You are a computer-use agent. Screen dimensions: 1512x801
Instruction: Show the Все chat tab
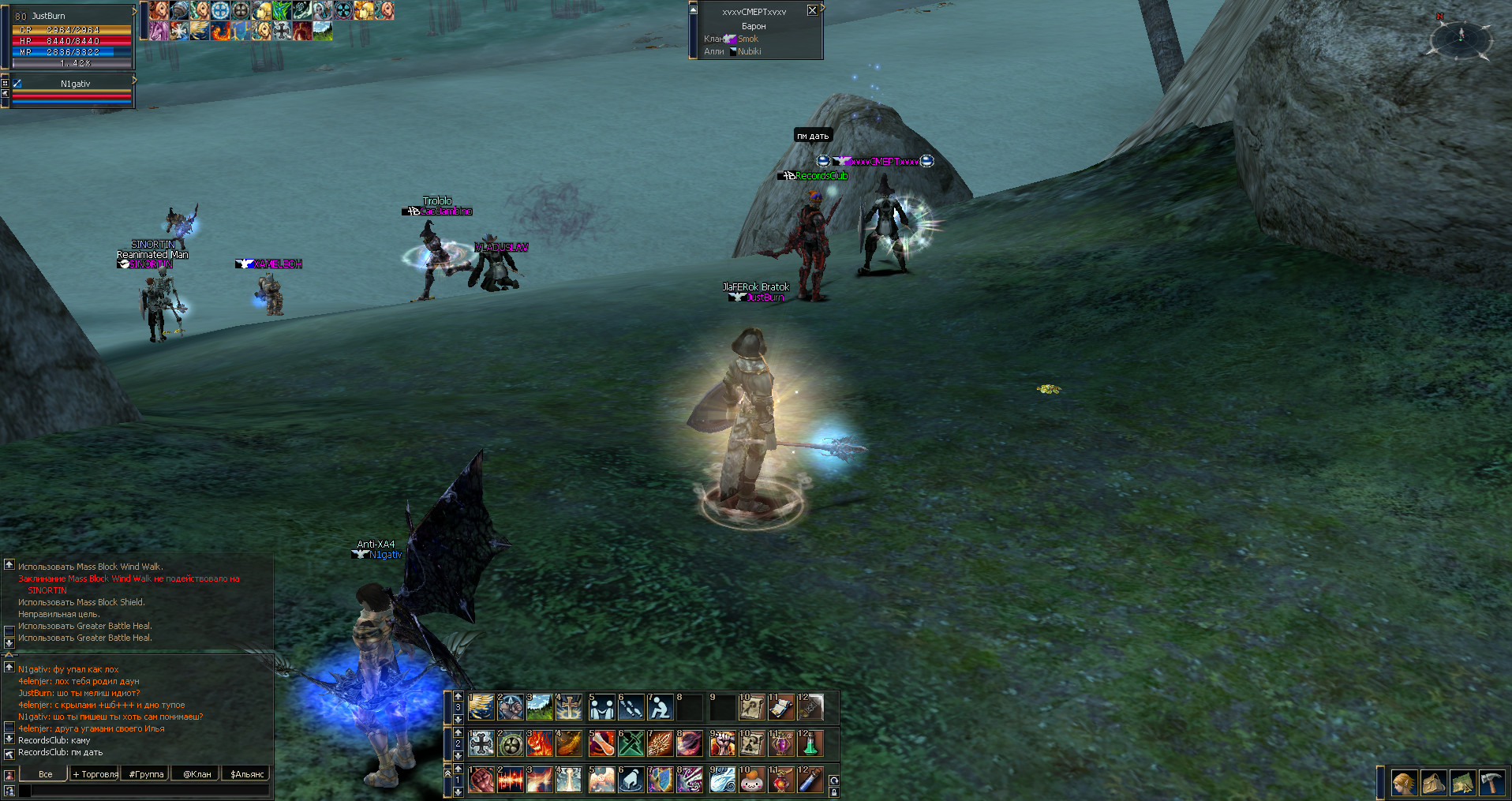pos(45,774)
